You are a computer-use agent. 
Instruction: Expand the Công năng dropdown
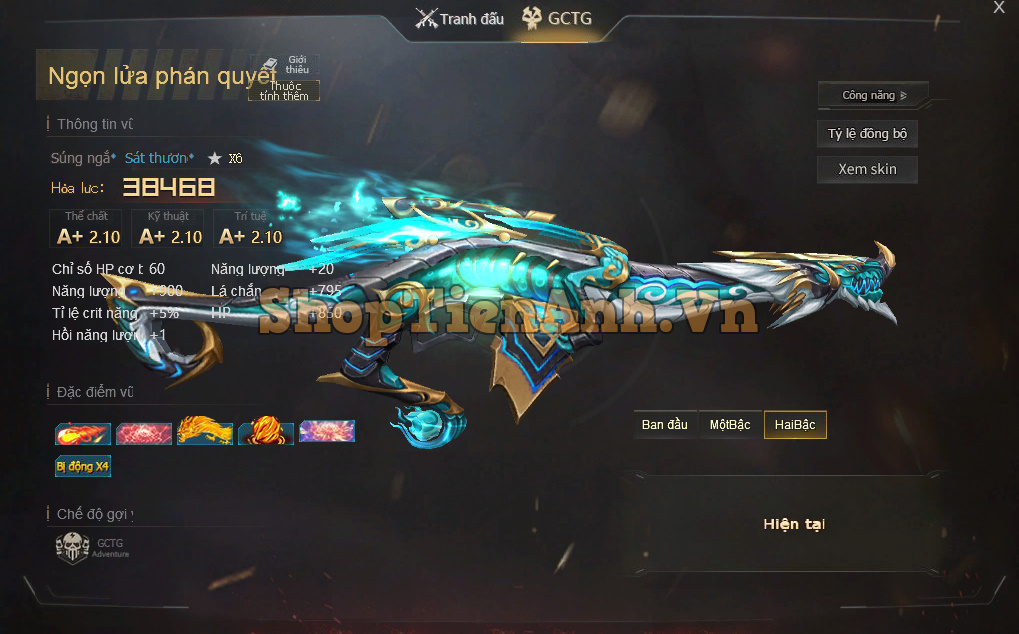coord(873,96)
